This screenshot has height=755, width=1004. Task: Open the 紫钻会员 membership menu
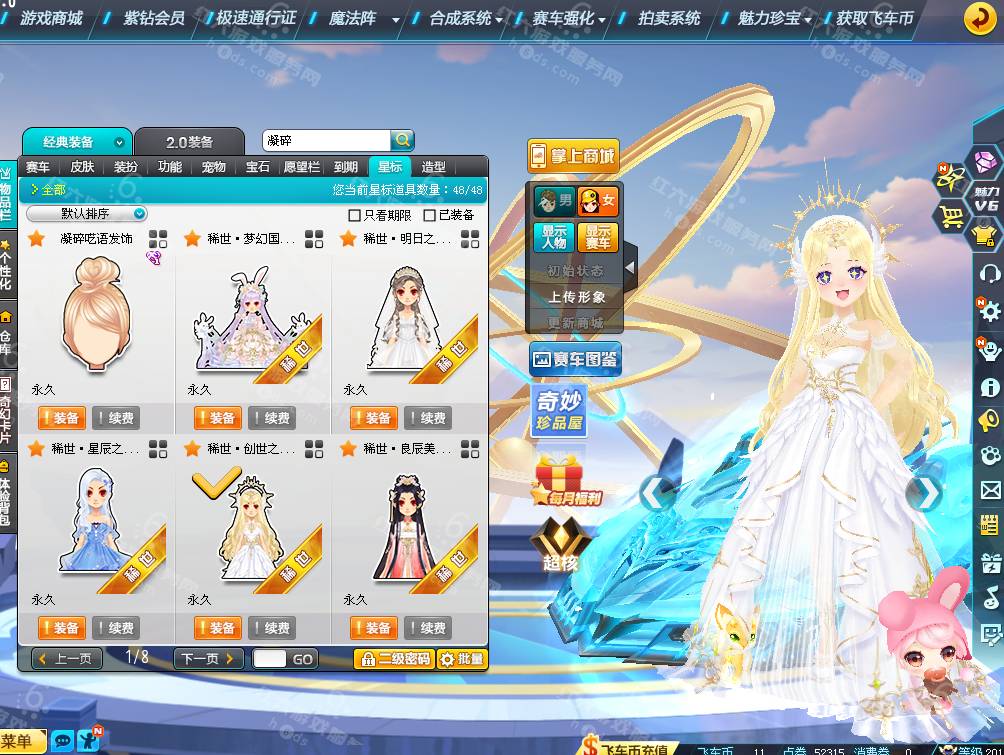153,18
